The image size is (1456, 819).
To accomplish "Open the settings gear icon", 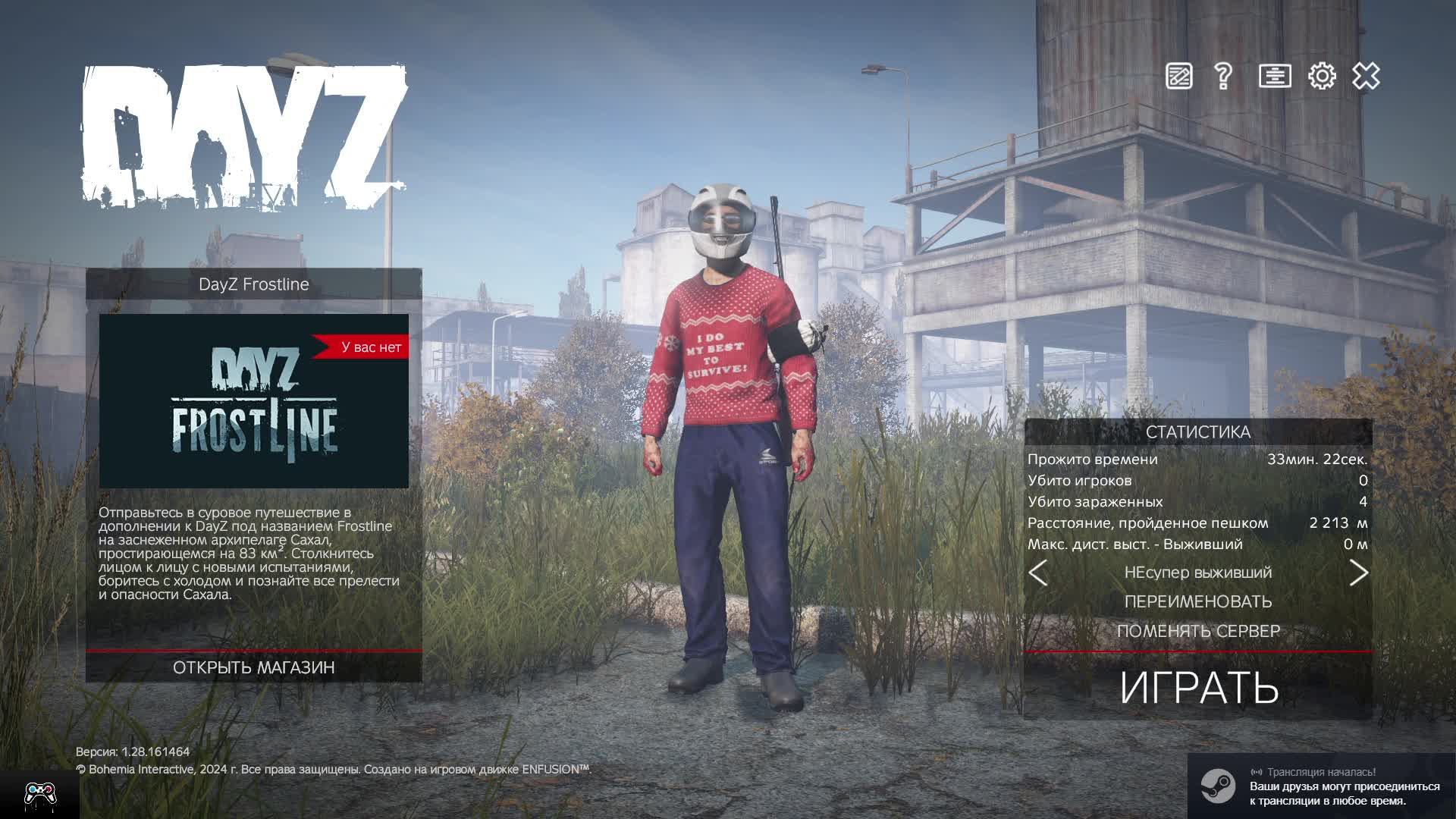I will pyautogui.click(x=1322, y=76).
